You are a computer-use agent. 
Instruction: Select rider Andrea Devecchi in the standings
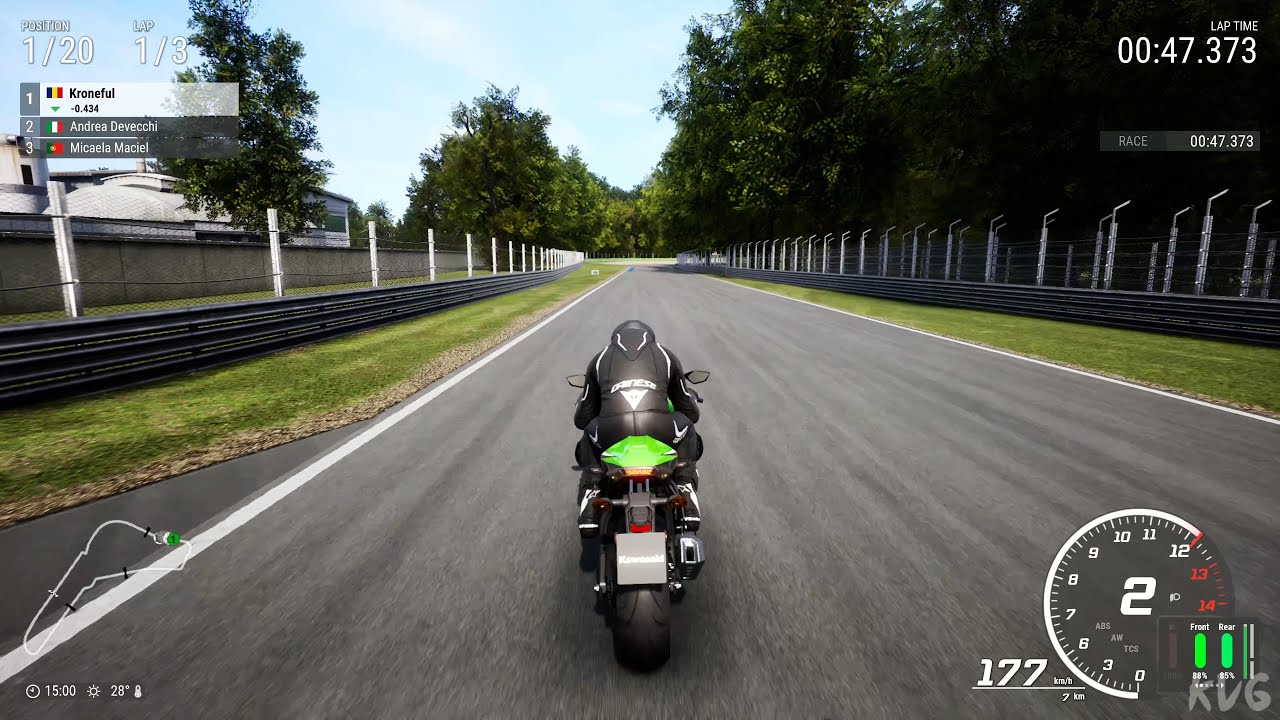115,126
